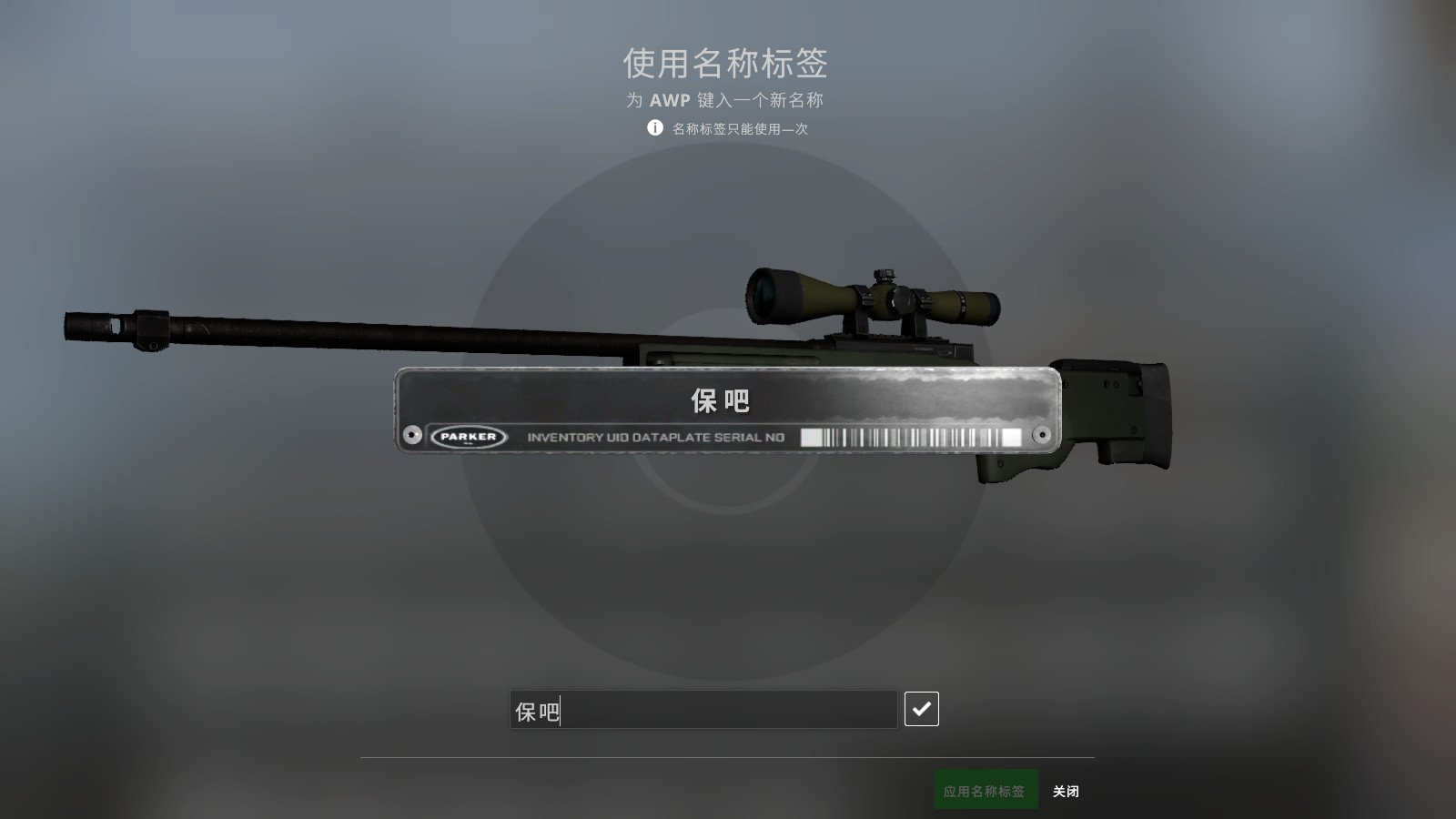Image resolution: width=1456 pixels, height=819 pixels.
Task: Click the 应用名称标签 apply button
Action: [986, 789]
